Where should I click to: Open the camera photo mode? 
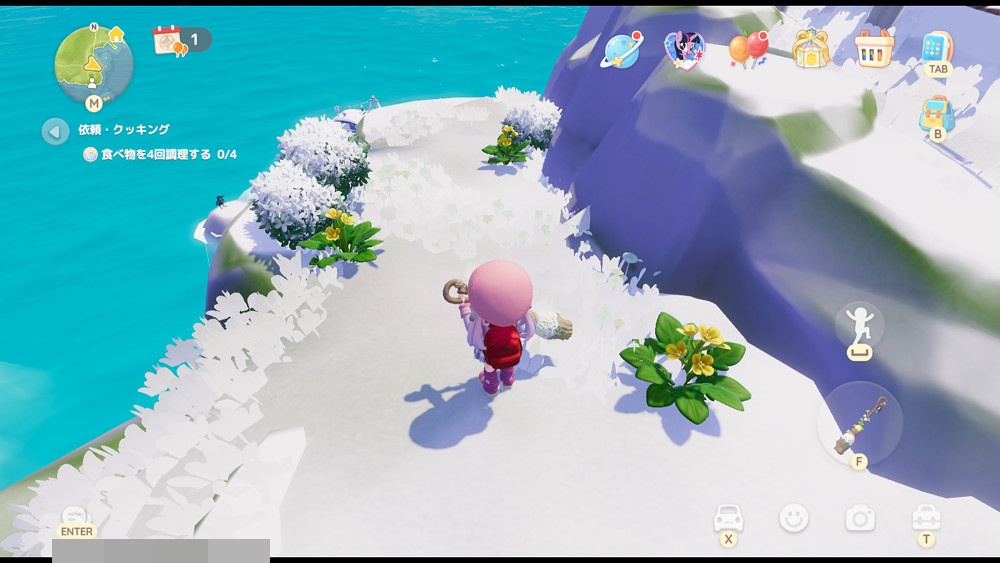pos(860,518)
